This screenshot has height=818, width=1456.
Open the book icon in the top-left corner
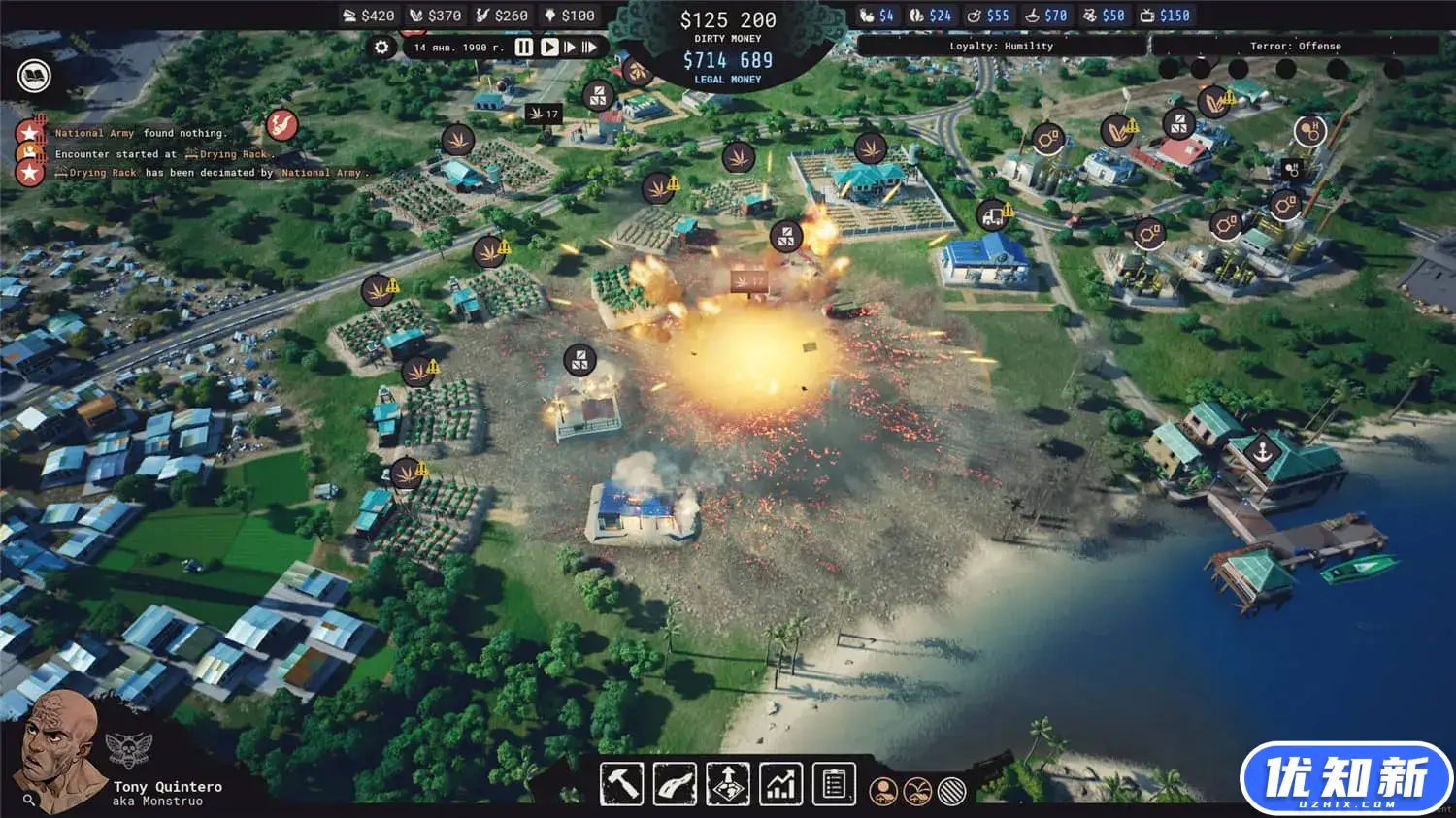pos(31,75)
